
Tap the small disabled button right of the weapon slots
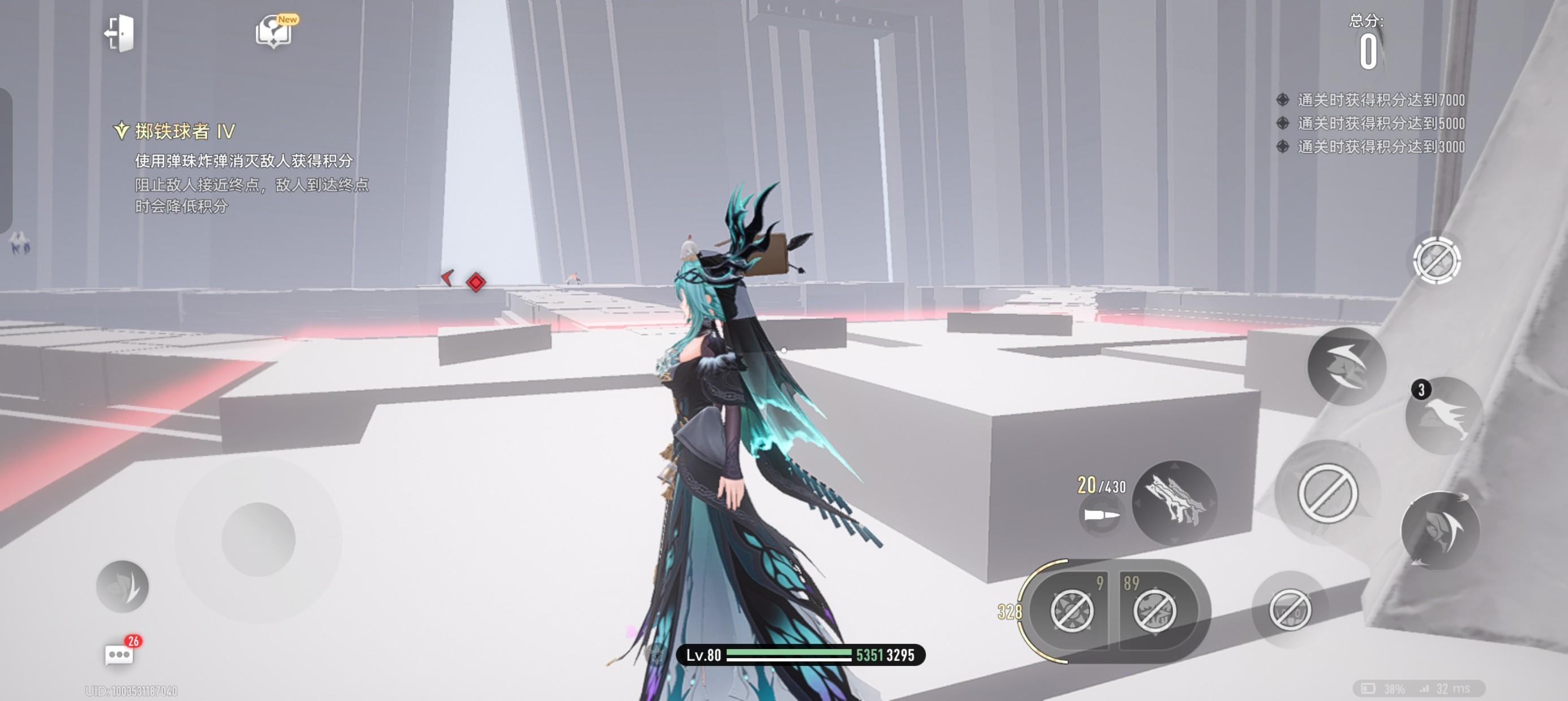click(x=1289, y=609)
